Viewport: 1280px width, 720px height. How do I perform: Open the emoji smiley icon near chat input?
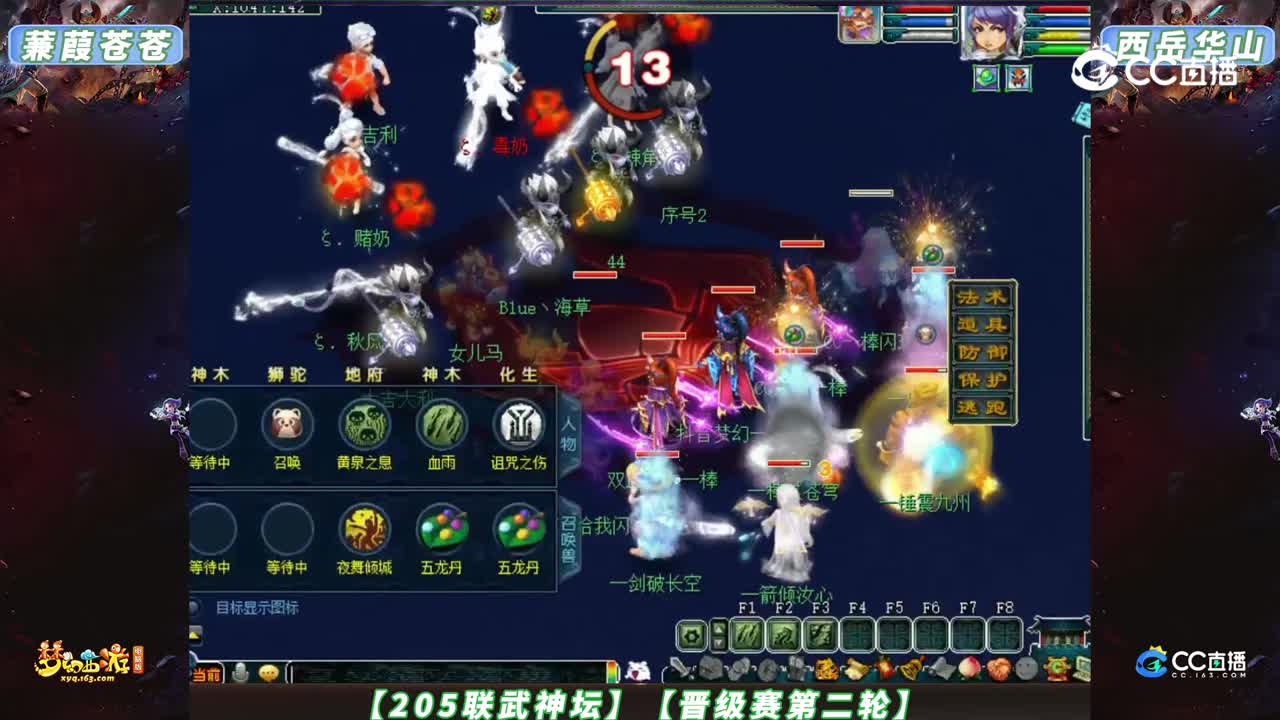click(x=268, y=671)
